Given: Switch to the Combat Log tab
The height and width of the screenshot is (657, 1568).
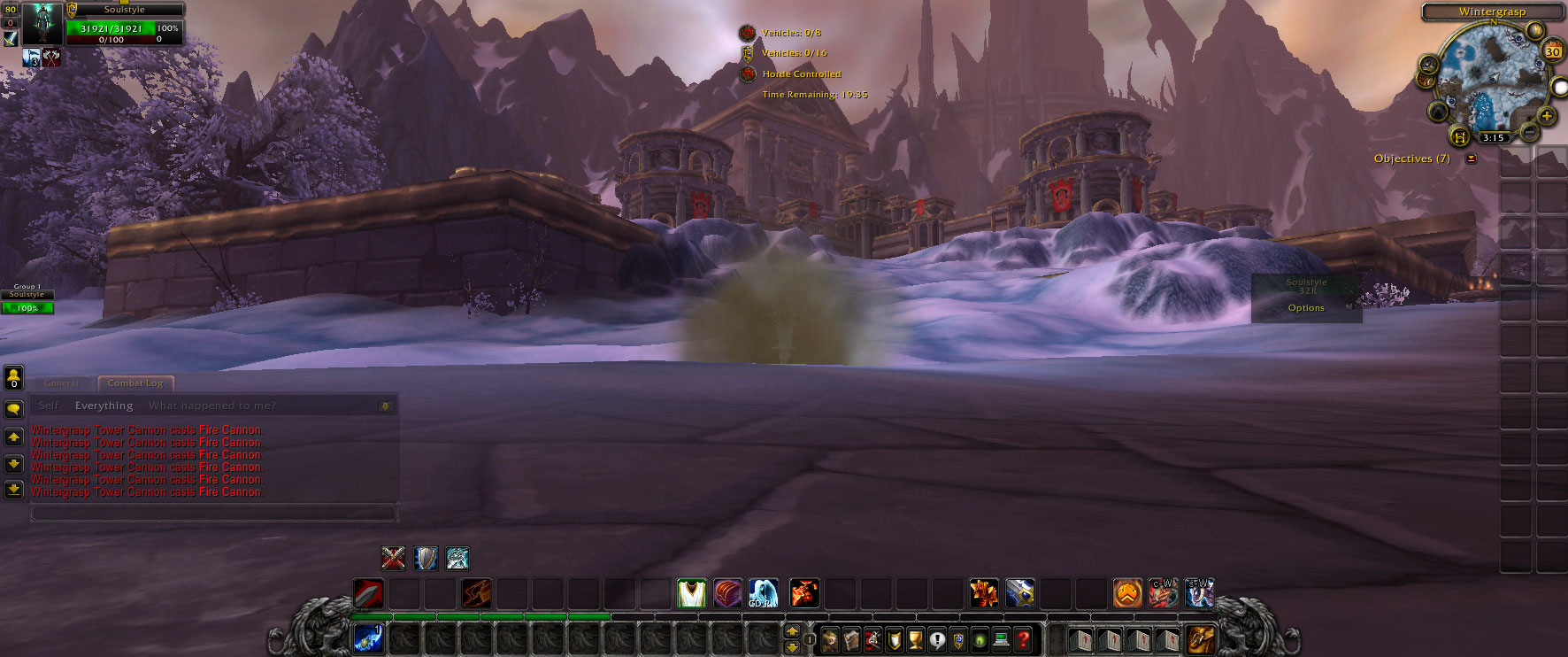Looking at the screenshot, I should (135, 383).
